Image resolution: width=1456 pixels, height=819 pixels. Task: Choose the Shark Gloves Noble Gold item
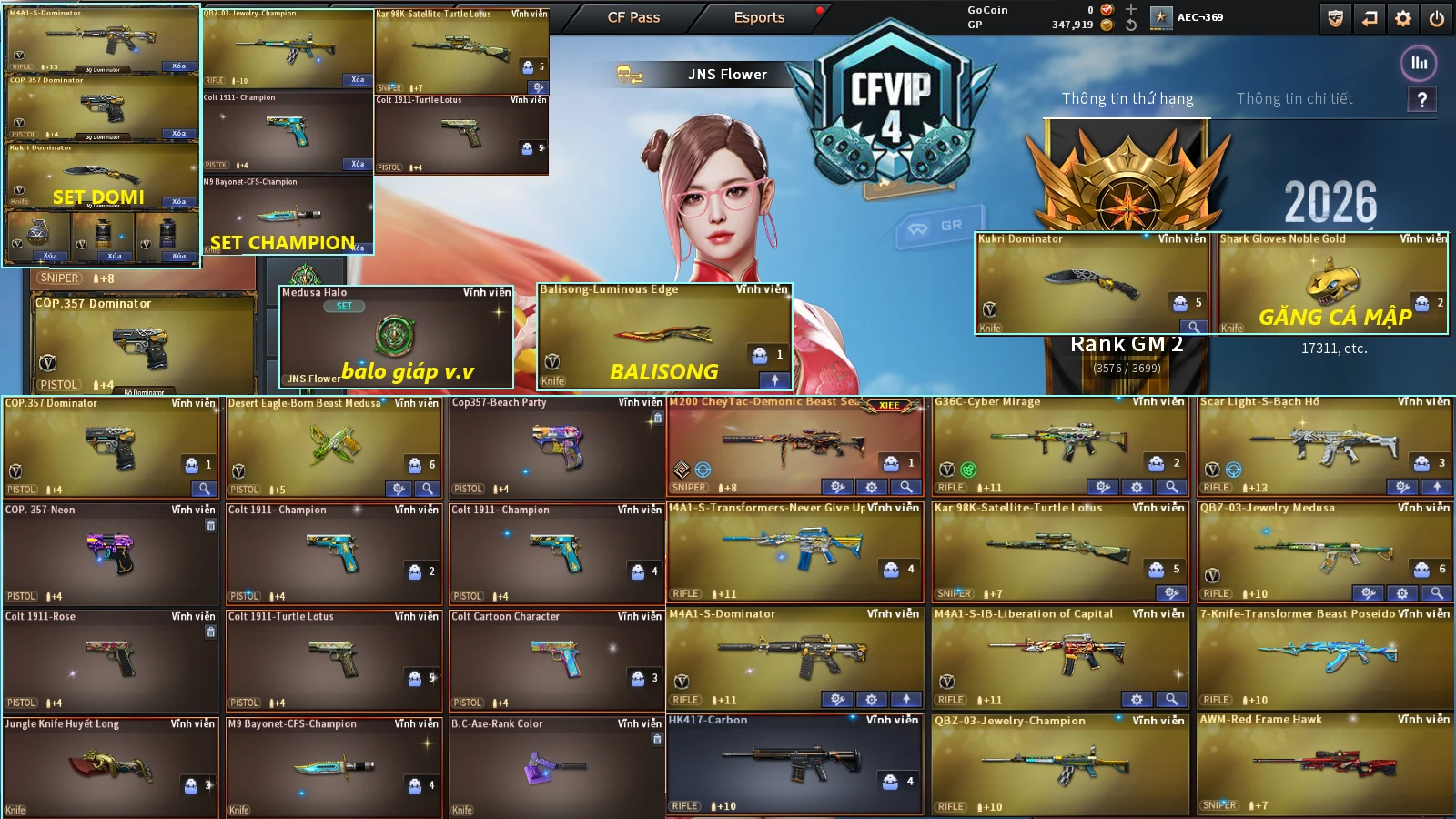[1332, 283]
